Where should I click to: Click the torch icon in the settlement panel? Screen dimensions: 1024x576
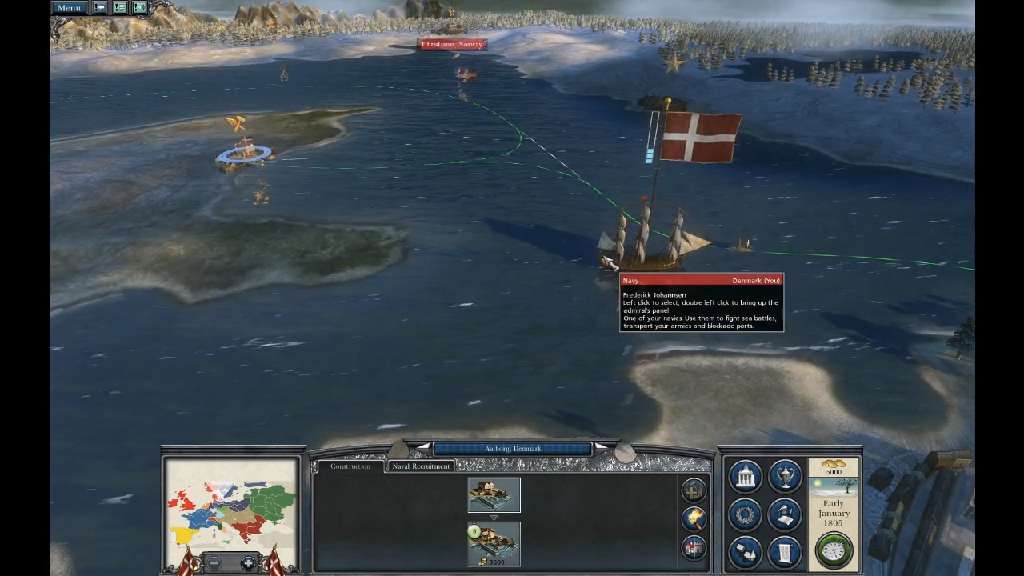693,517
